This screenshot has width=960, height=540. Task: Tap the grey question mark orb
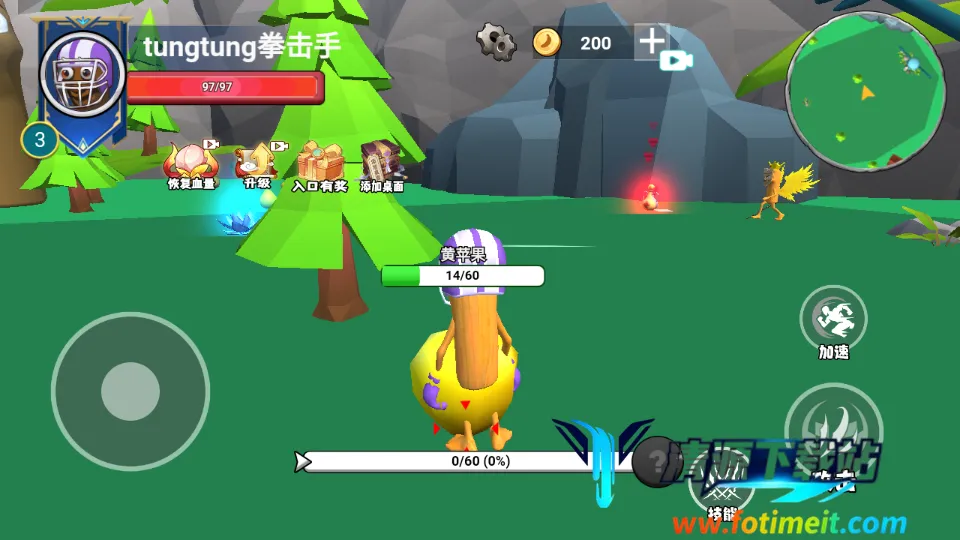[657, 461]
